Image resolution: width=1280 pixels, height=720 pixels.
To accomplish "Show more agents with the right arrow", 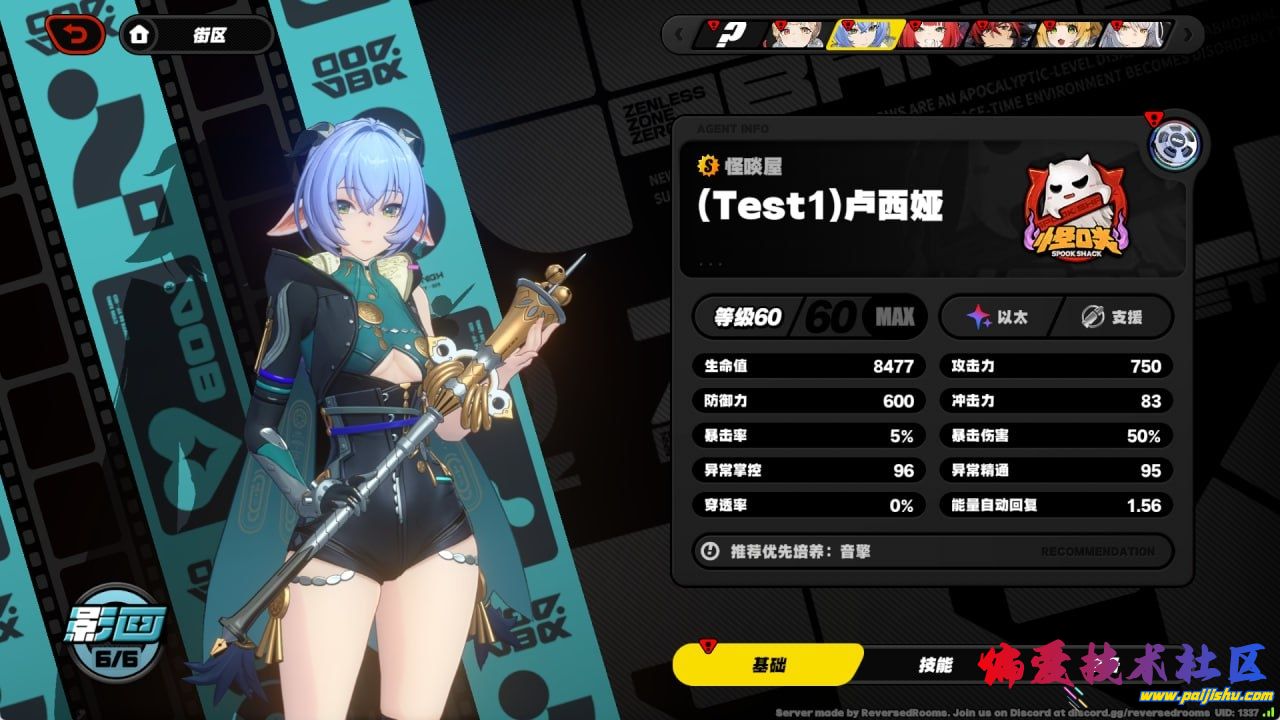I will pos(1187,35).
